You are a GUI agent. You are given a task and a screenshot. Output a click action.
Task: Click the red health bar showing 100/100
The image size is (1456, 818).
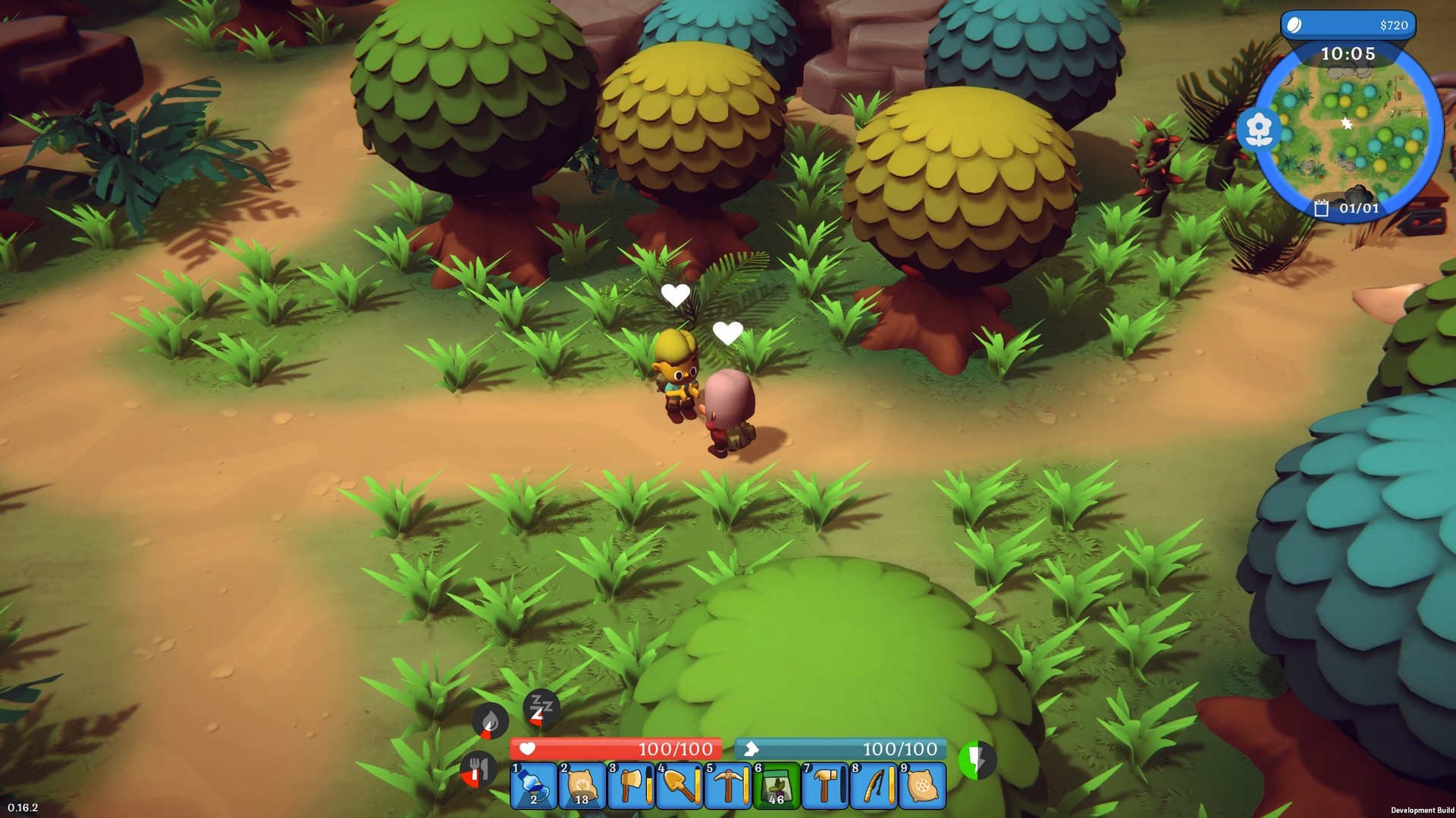[x=616, y=747]
